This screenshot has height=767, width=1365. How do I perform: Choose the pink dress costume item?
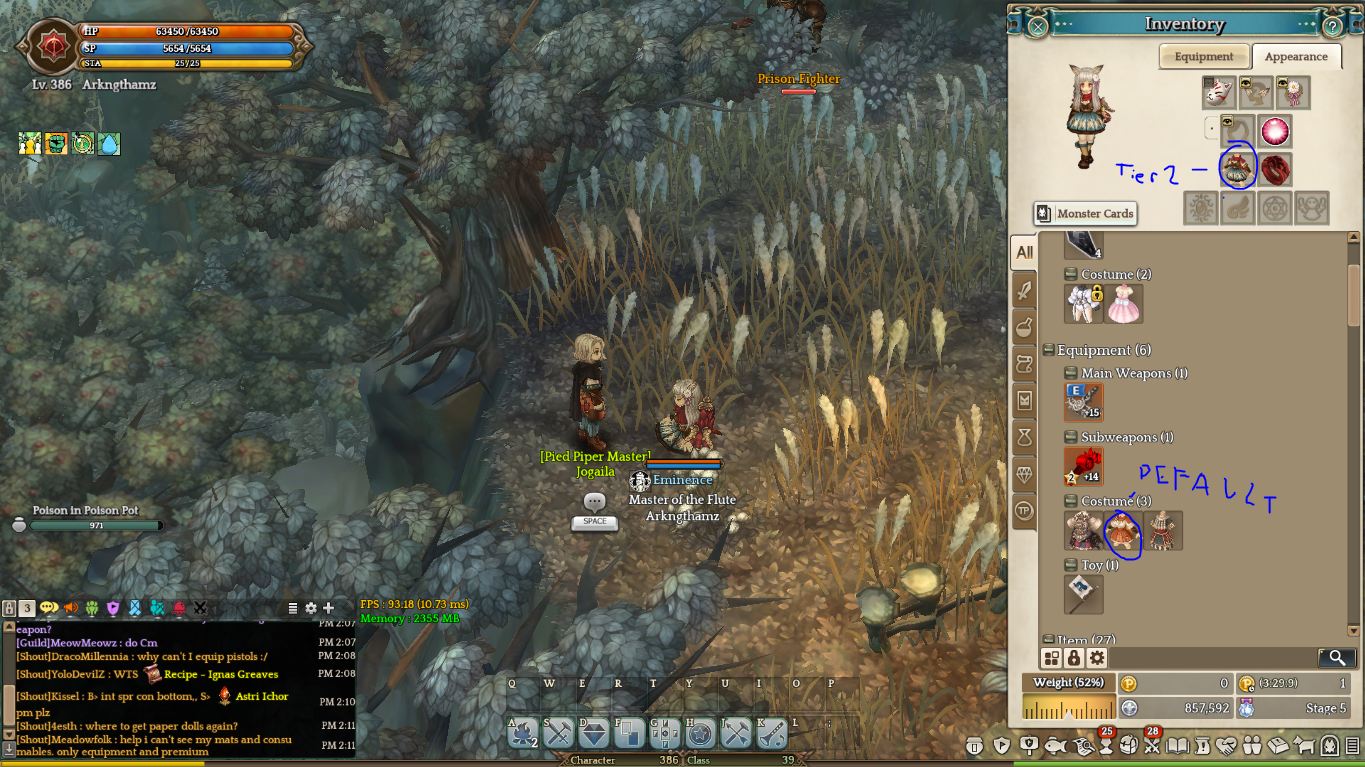(1123, 304)
